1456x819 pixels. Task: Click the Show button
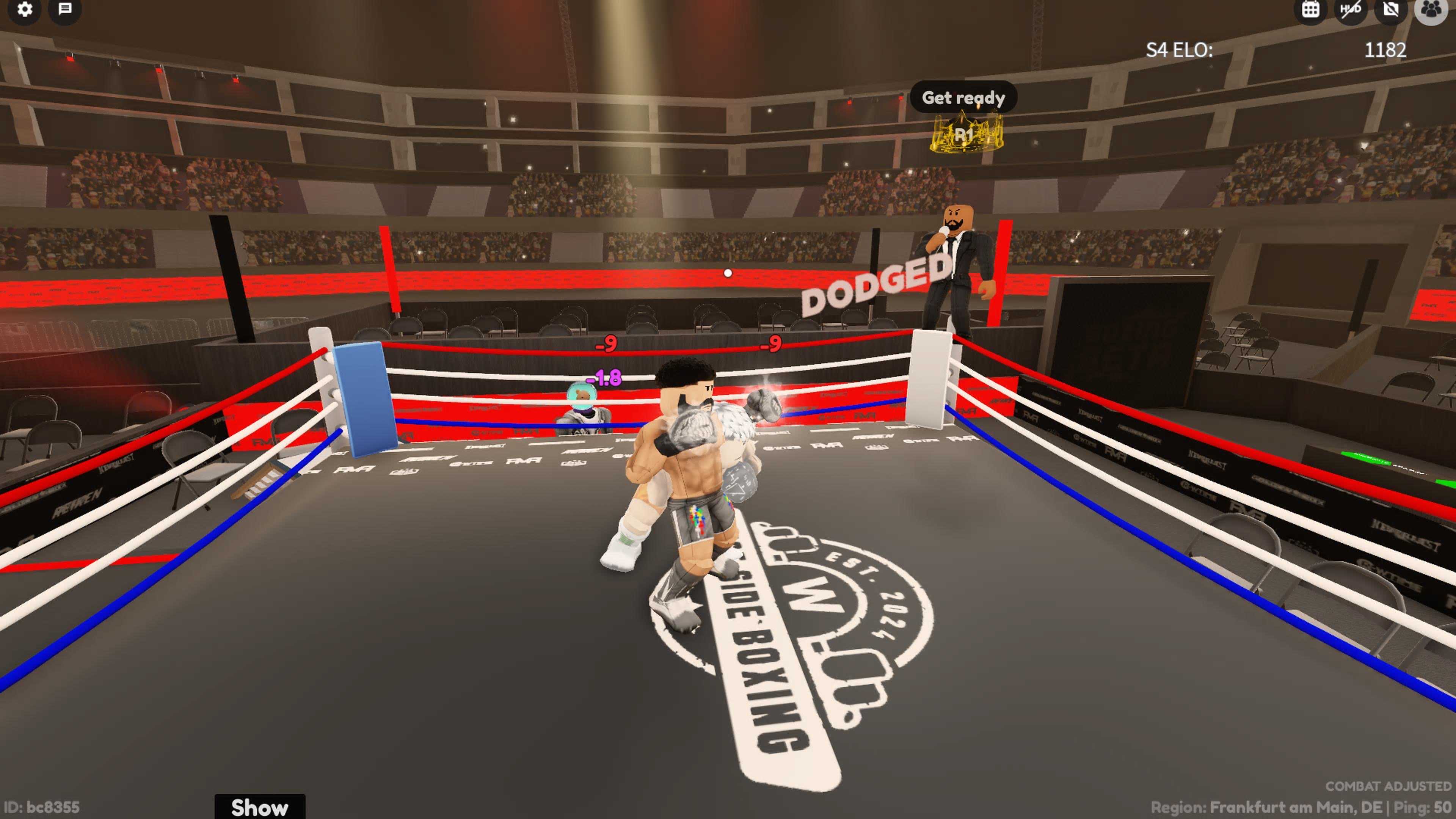coord(259,806)
